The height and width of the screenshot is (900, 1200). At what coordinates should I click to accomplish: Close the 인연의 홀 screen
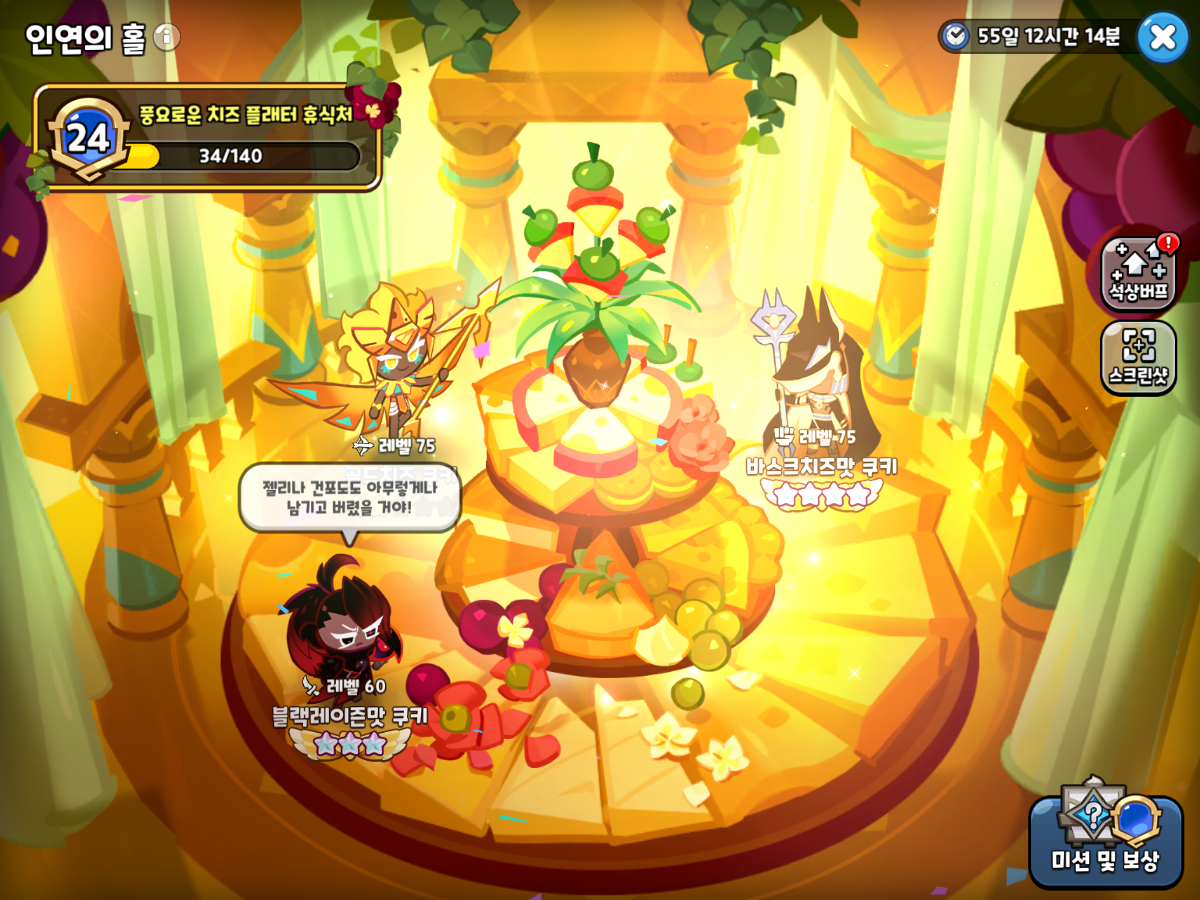[1163, 37]
